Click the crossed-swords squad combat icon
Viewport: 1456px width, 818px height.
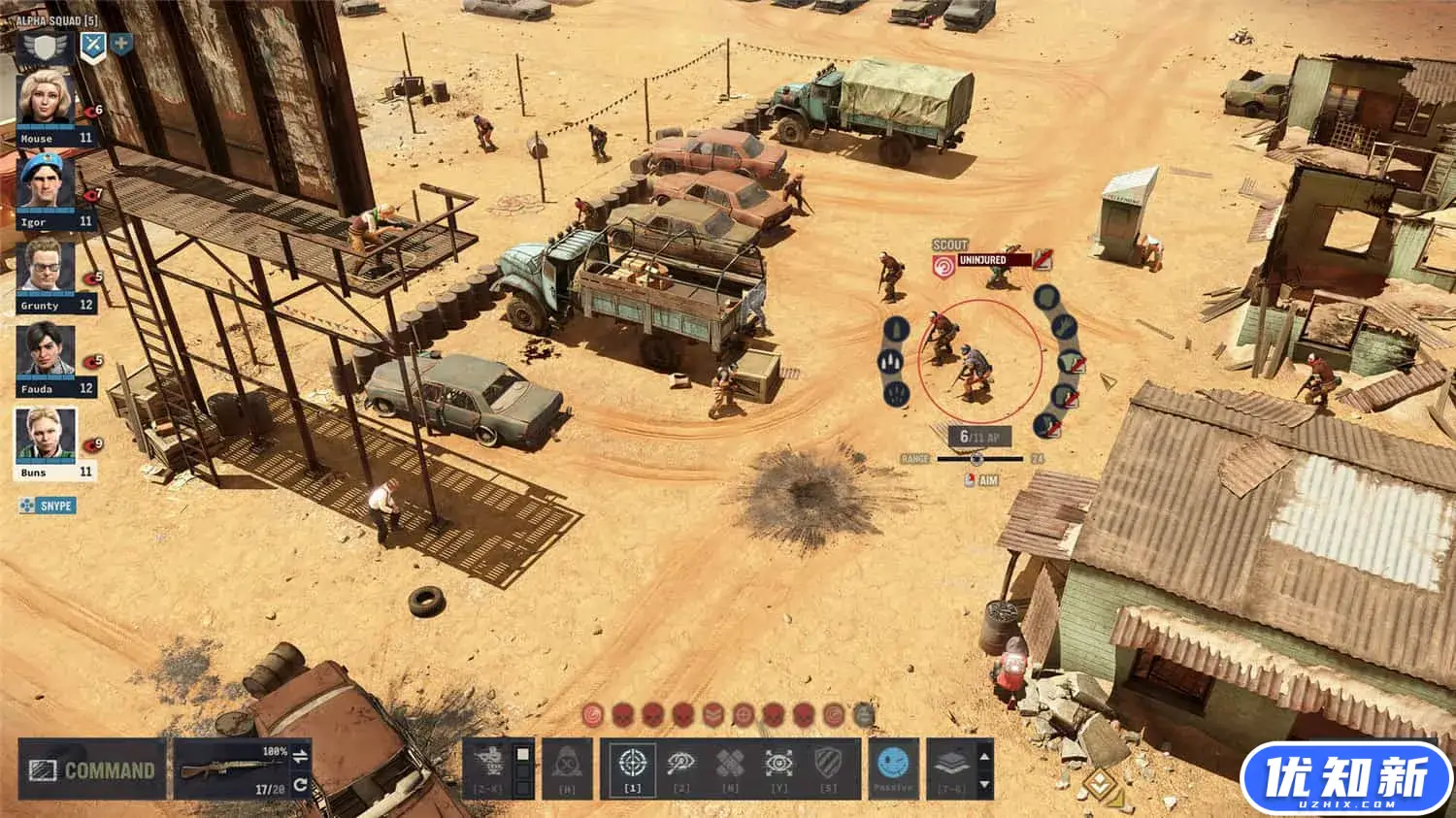(x=91, y=43)
